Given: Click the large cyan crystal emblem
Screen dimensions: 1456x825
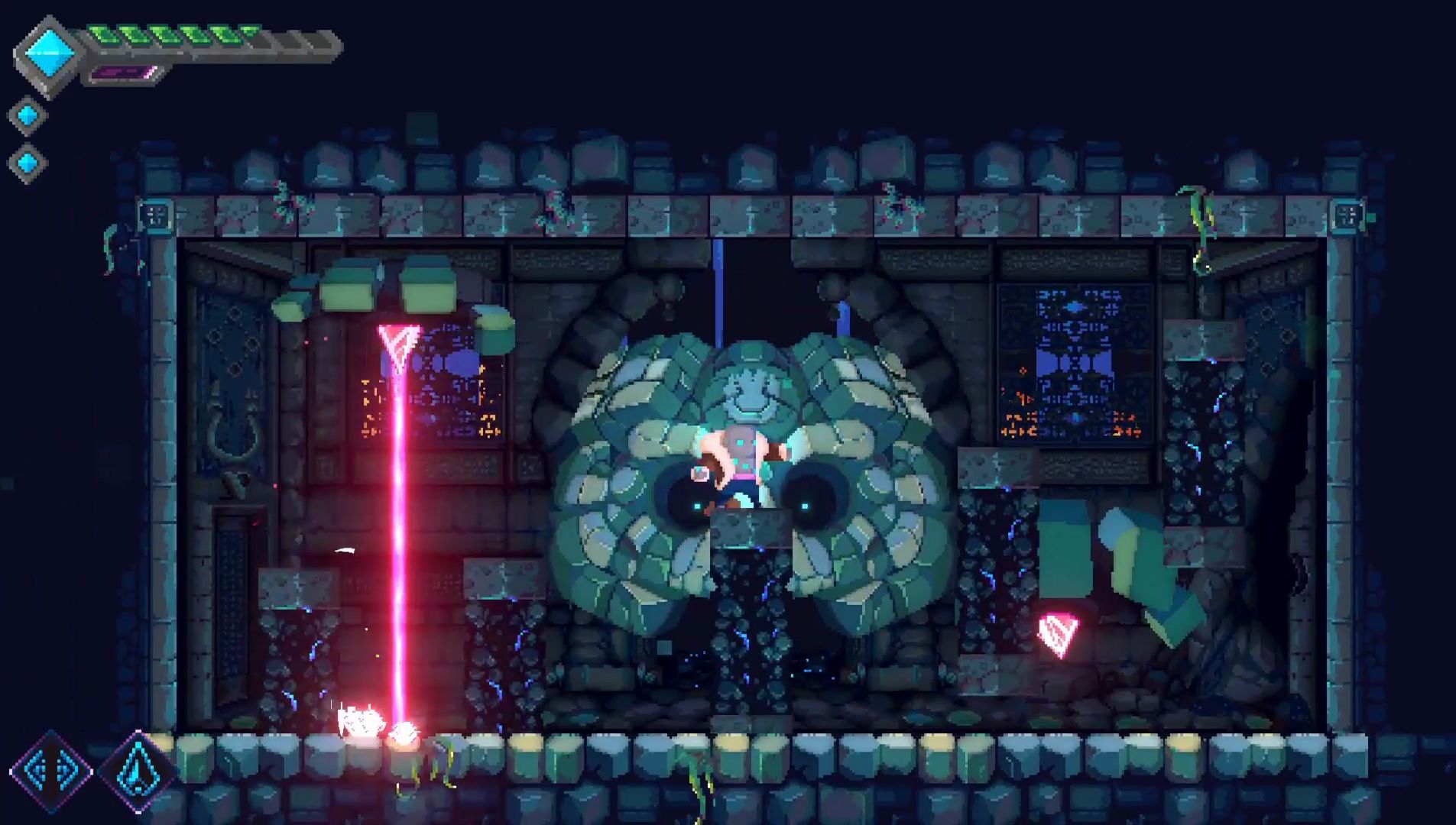Looking at the screenshot, I should click(50, 54).
